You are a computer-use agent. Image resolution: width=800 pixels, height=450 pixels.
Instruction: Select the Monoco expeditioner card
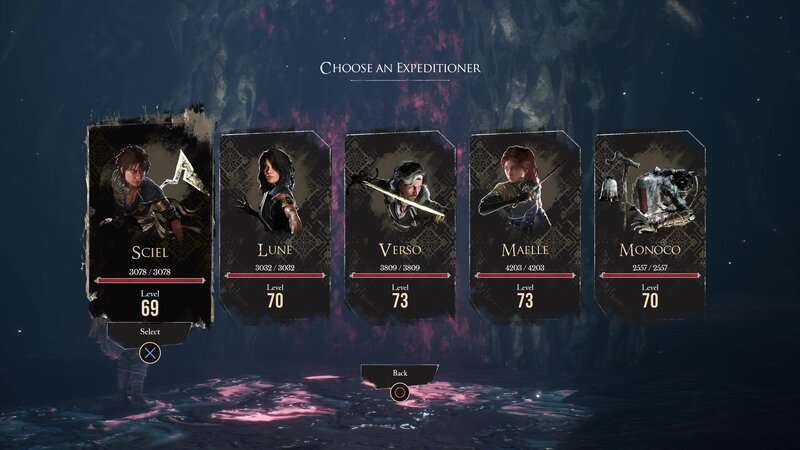(x=650, y=225)
